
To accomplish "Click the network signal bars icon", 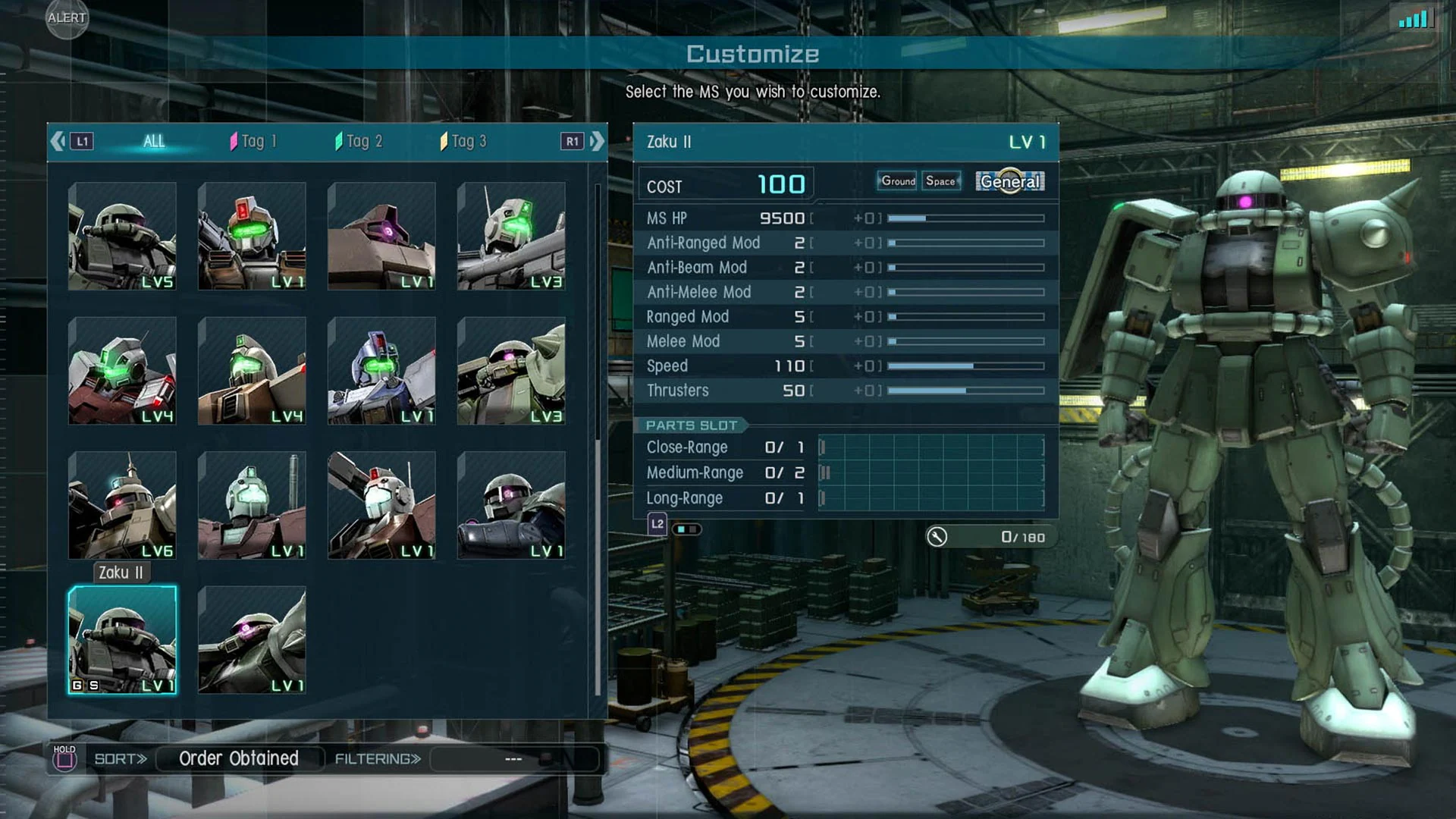I will [x=1415, y=19].
